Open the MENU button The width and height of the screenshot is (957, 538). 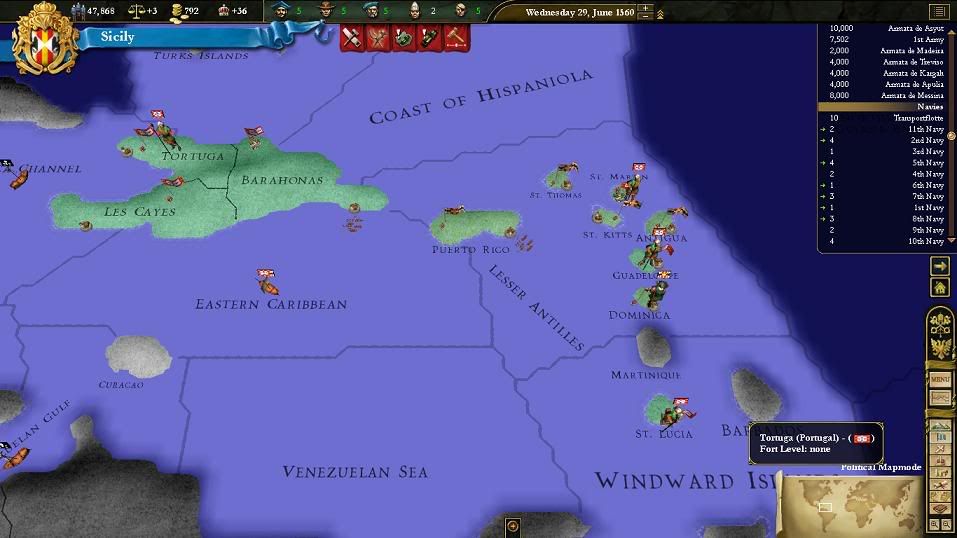(x=940, y=380)
